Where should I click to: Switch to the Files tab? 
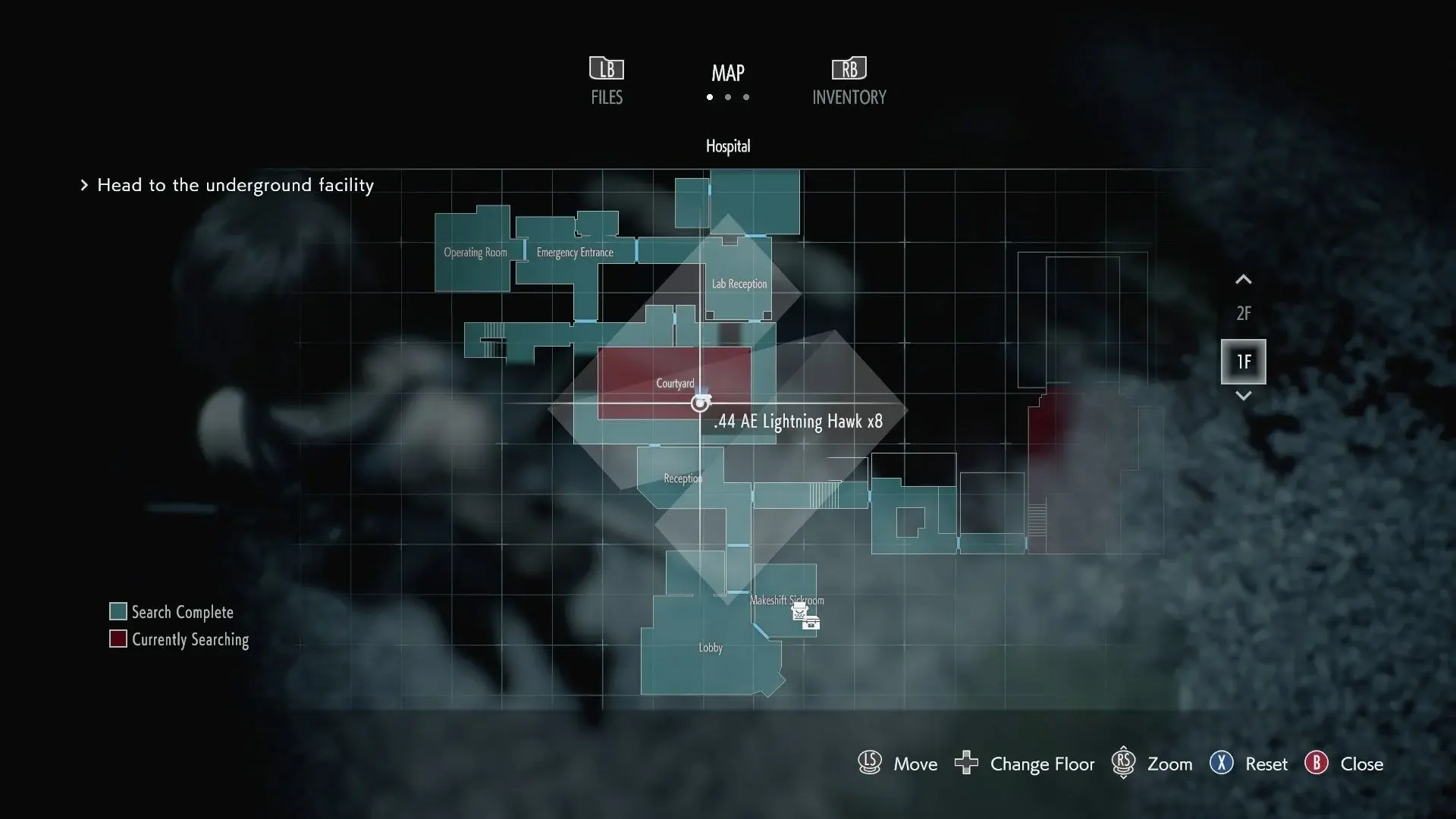tap(607, 81)
